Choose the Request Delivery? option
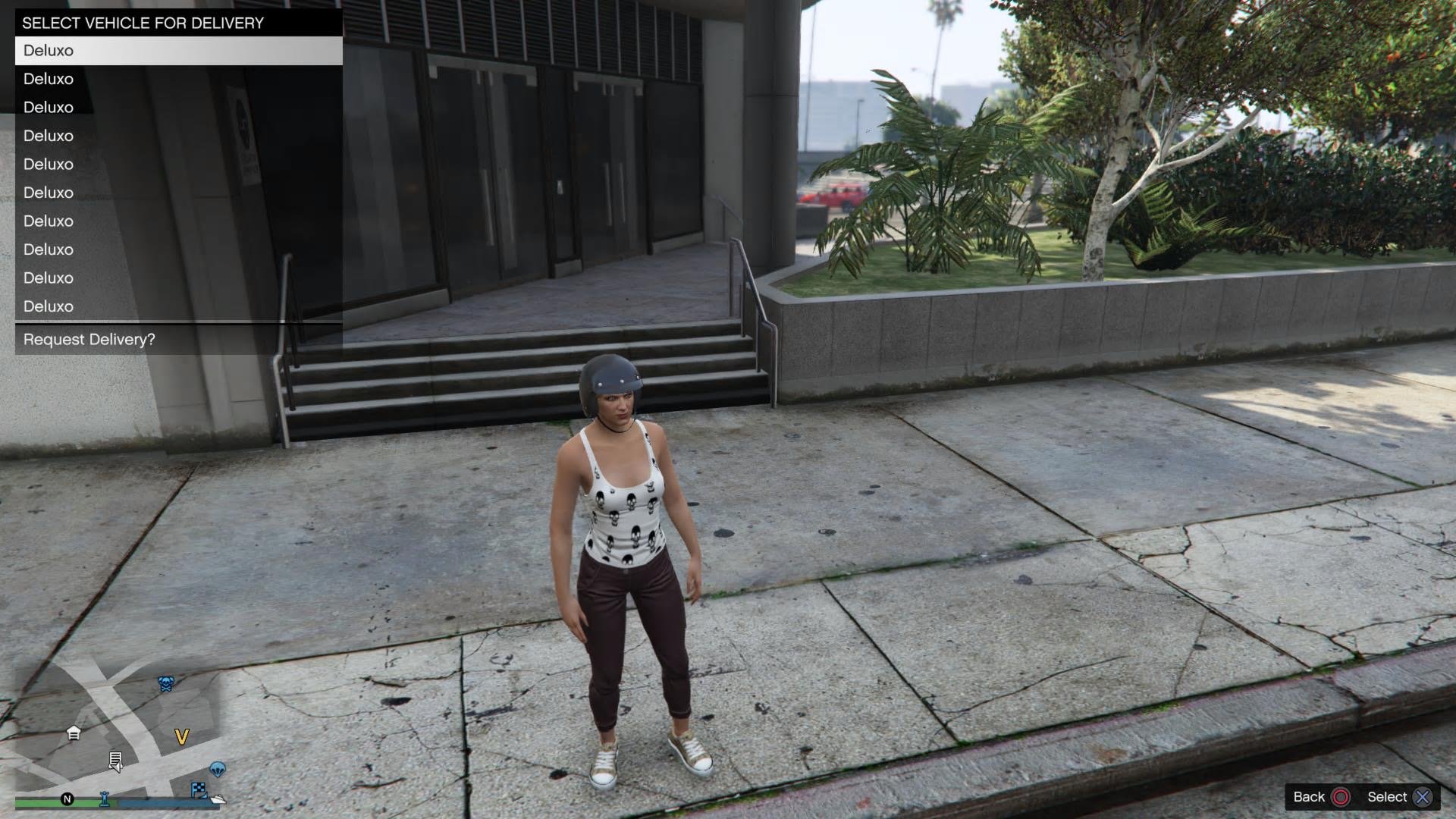The width and height of the screenshot is (1456, 819). pos(178,340)
